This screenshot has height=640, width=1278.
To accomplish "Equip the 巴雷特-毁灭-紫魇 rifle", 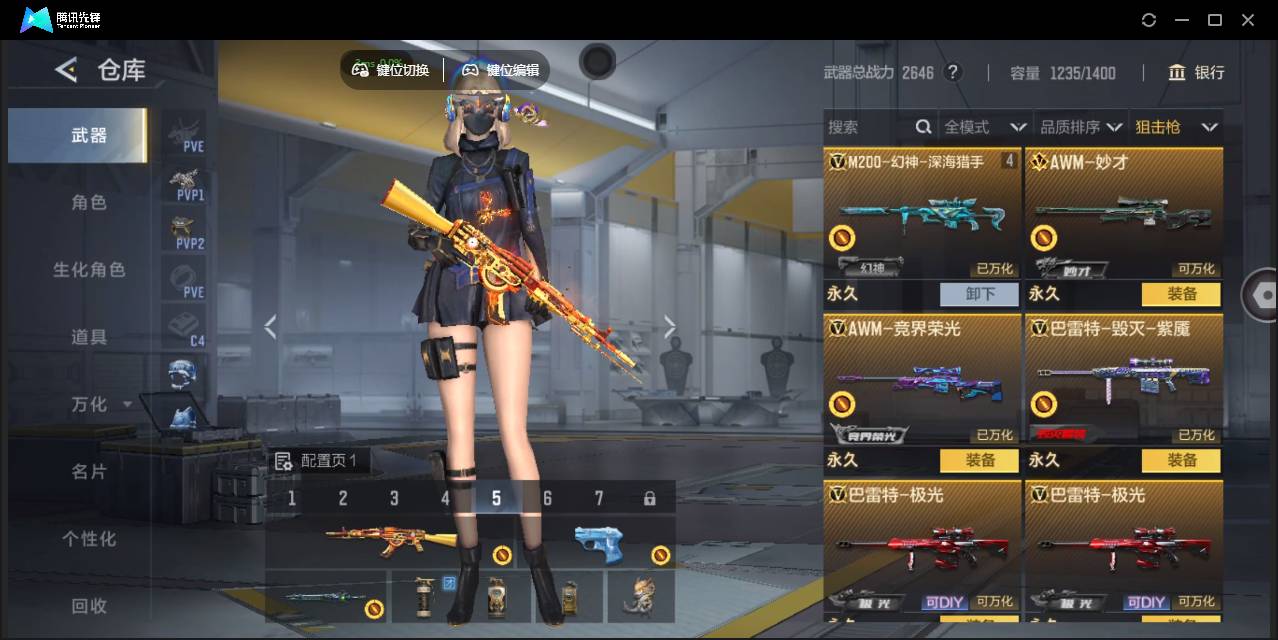I will (1181, 460).
